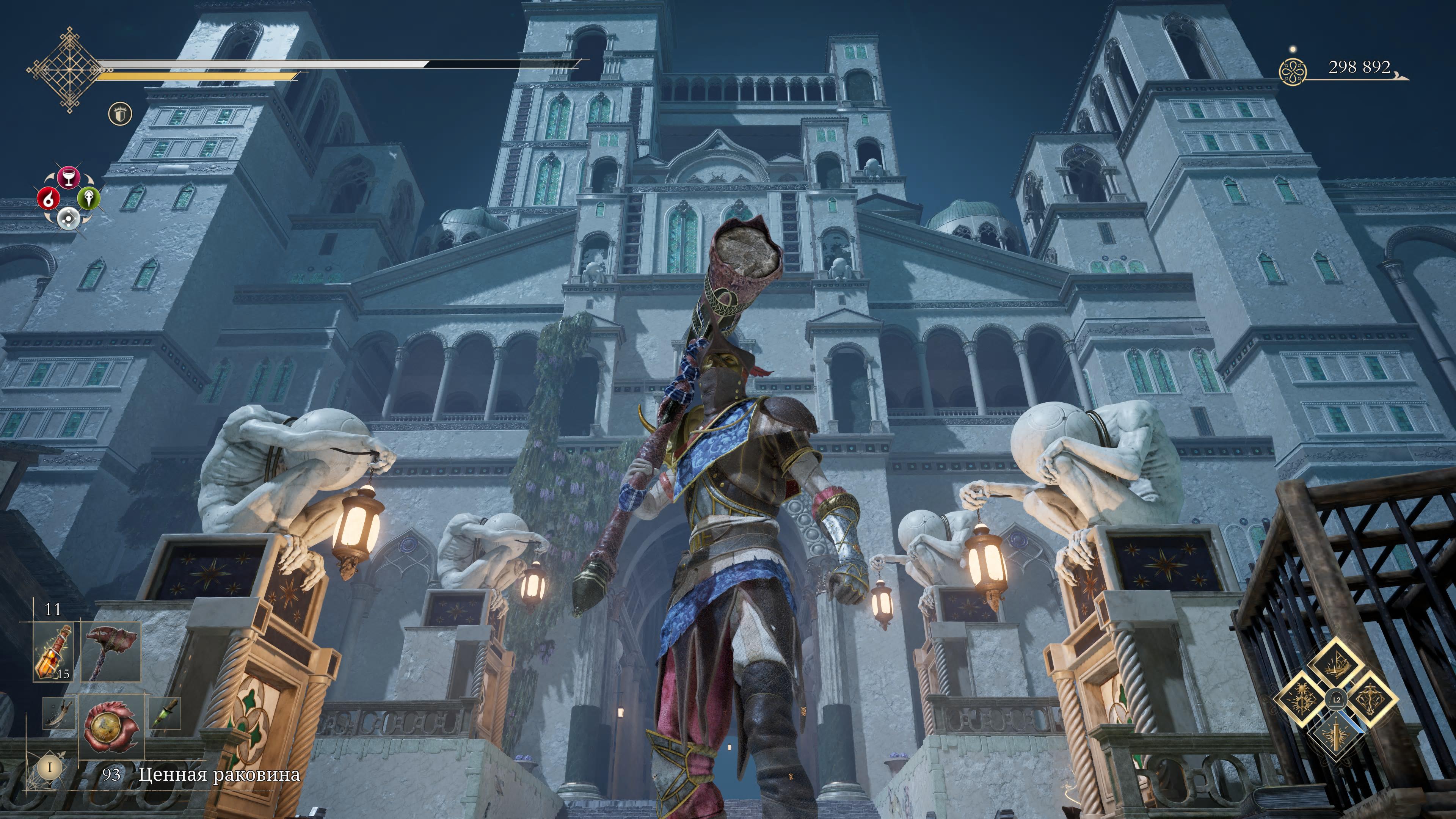Activate the greatsword burst ability diamond
Screen dimensions: 1456x819
(1336, 734)
